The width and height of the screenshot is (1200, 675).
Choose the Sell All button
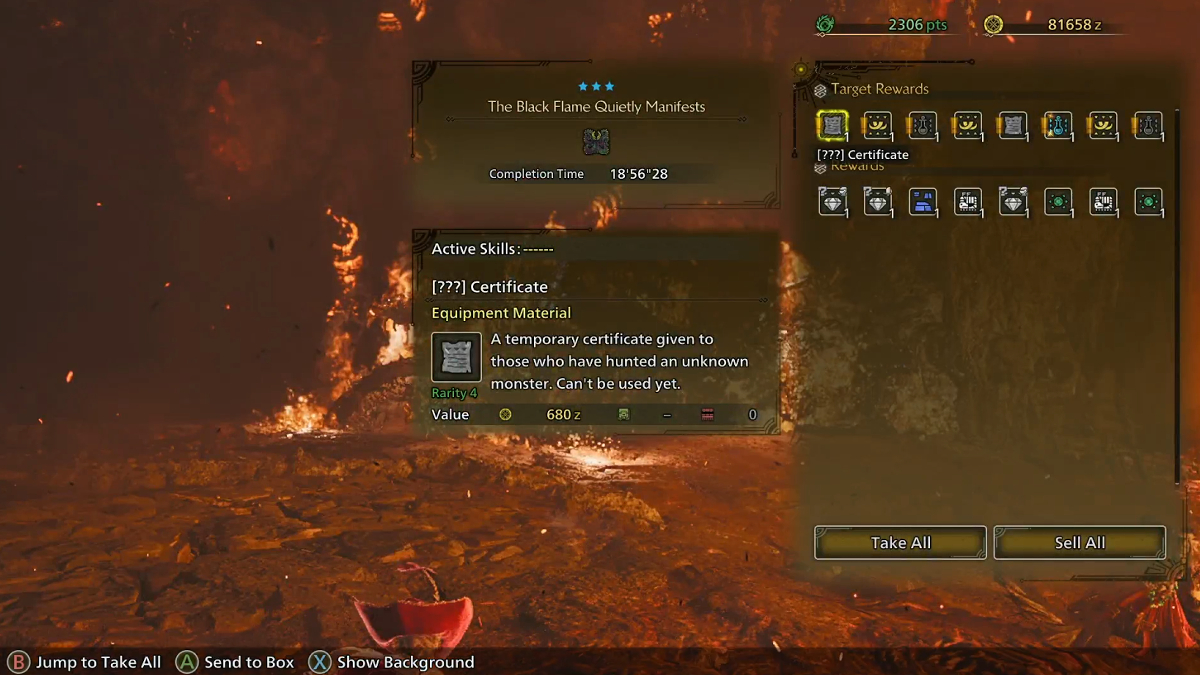pyautogui.click(x=1079, y=543)
